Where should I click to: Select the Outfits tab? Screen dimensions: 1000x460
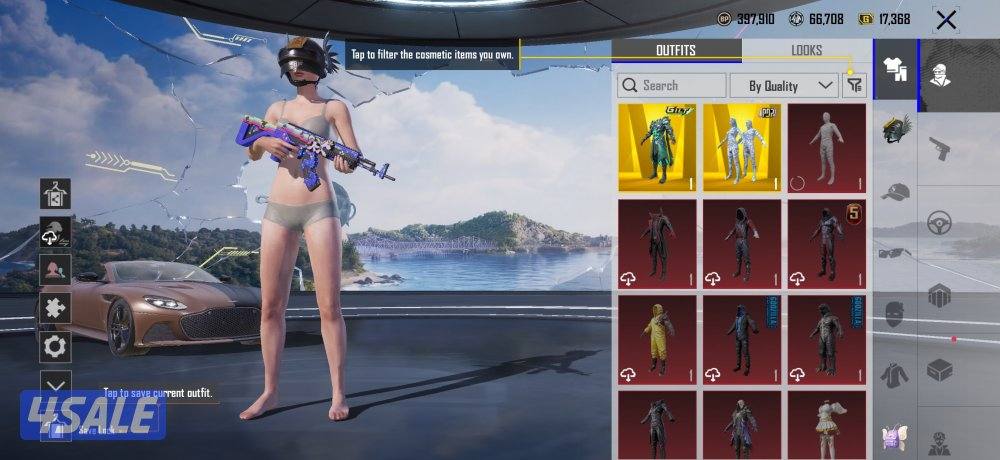pyautogui.click(x=676, y=50)
